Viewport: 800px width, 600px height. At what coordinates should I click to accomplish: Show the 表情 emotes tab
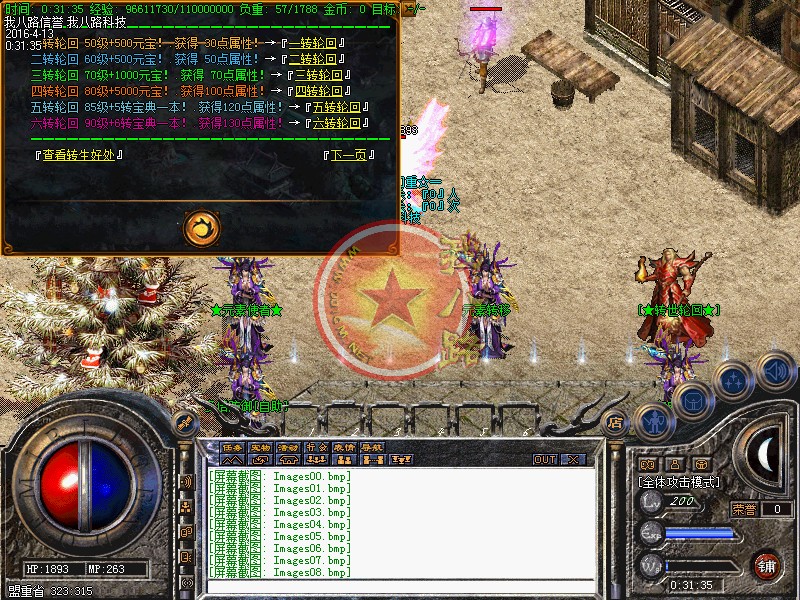pyautogui.click(x=344, y=447)
